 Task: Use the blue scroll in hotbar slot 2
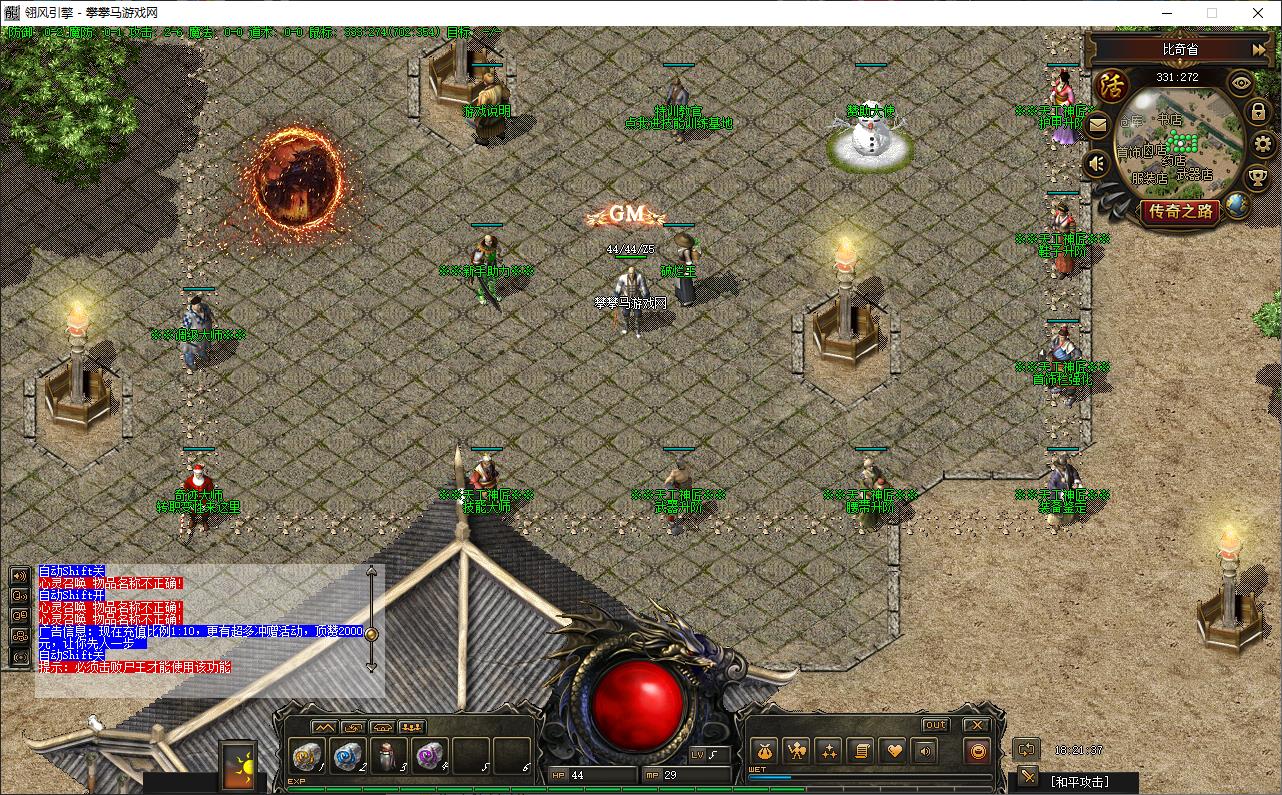pyautogui.click(x=348, y=756)
